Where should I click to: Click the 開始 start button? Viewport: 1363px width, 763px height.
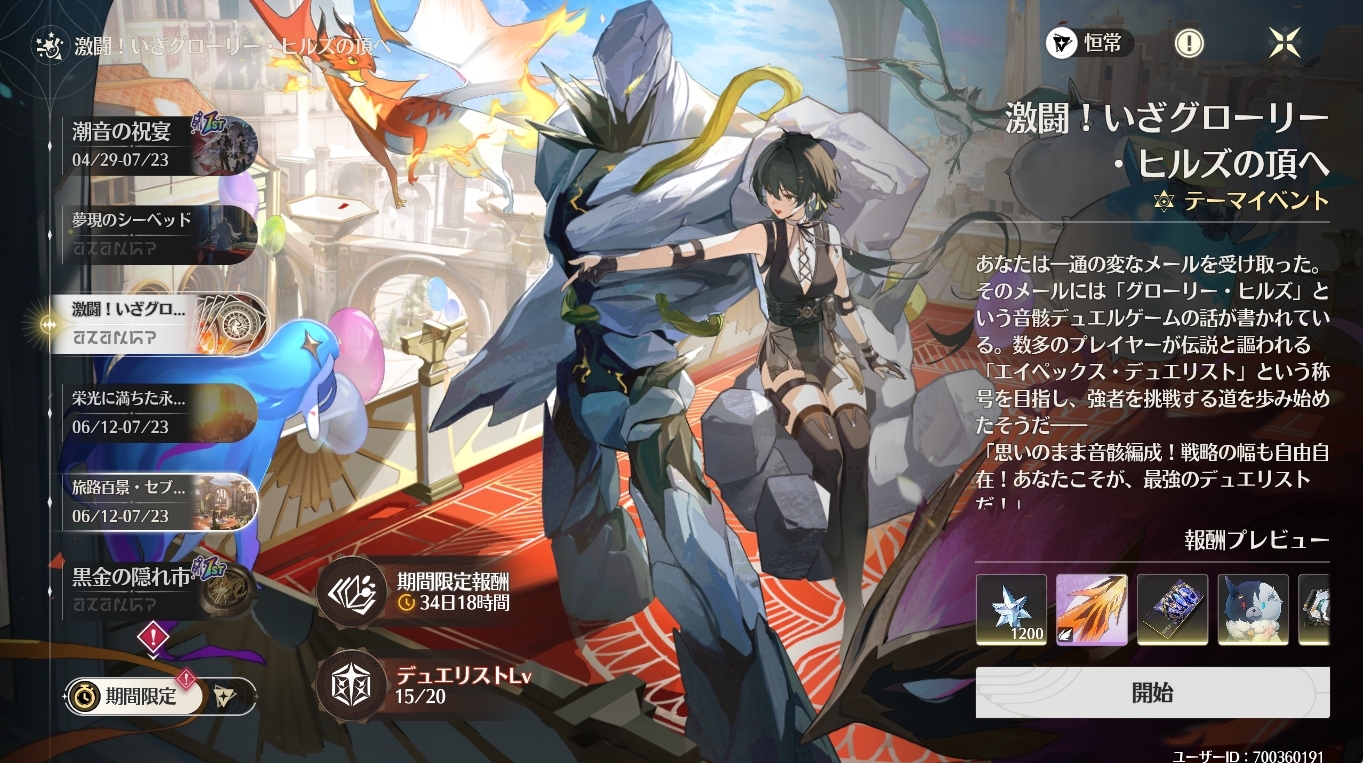point(1152,693)
